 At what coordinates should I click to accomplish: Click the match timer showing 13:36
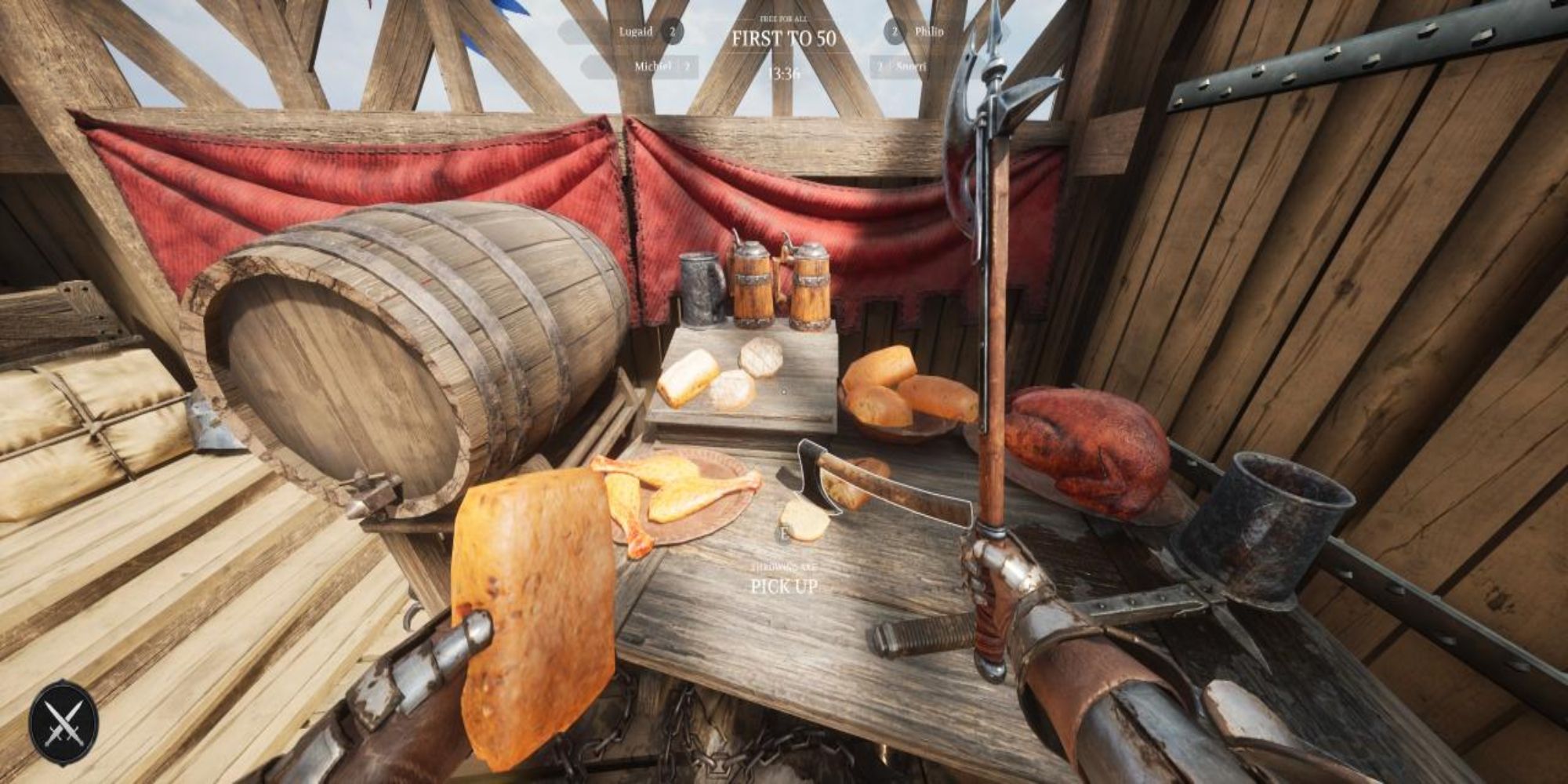(784, 74)
